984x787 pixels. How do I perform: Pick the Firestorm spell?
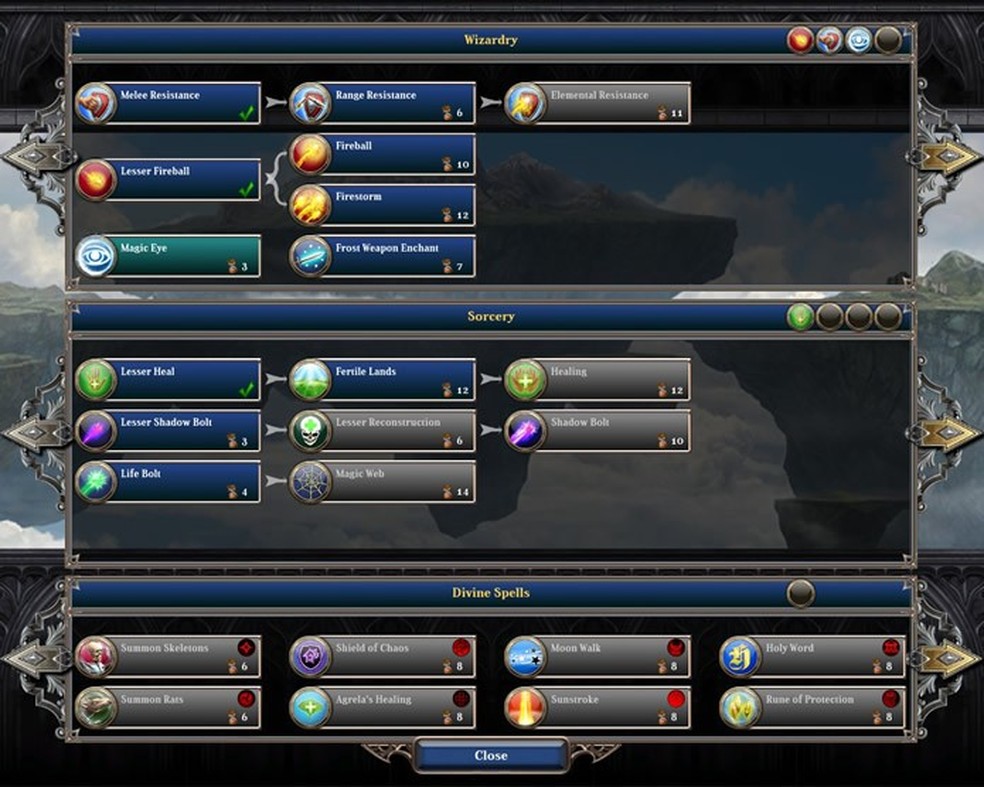point(383,205)
